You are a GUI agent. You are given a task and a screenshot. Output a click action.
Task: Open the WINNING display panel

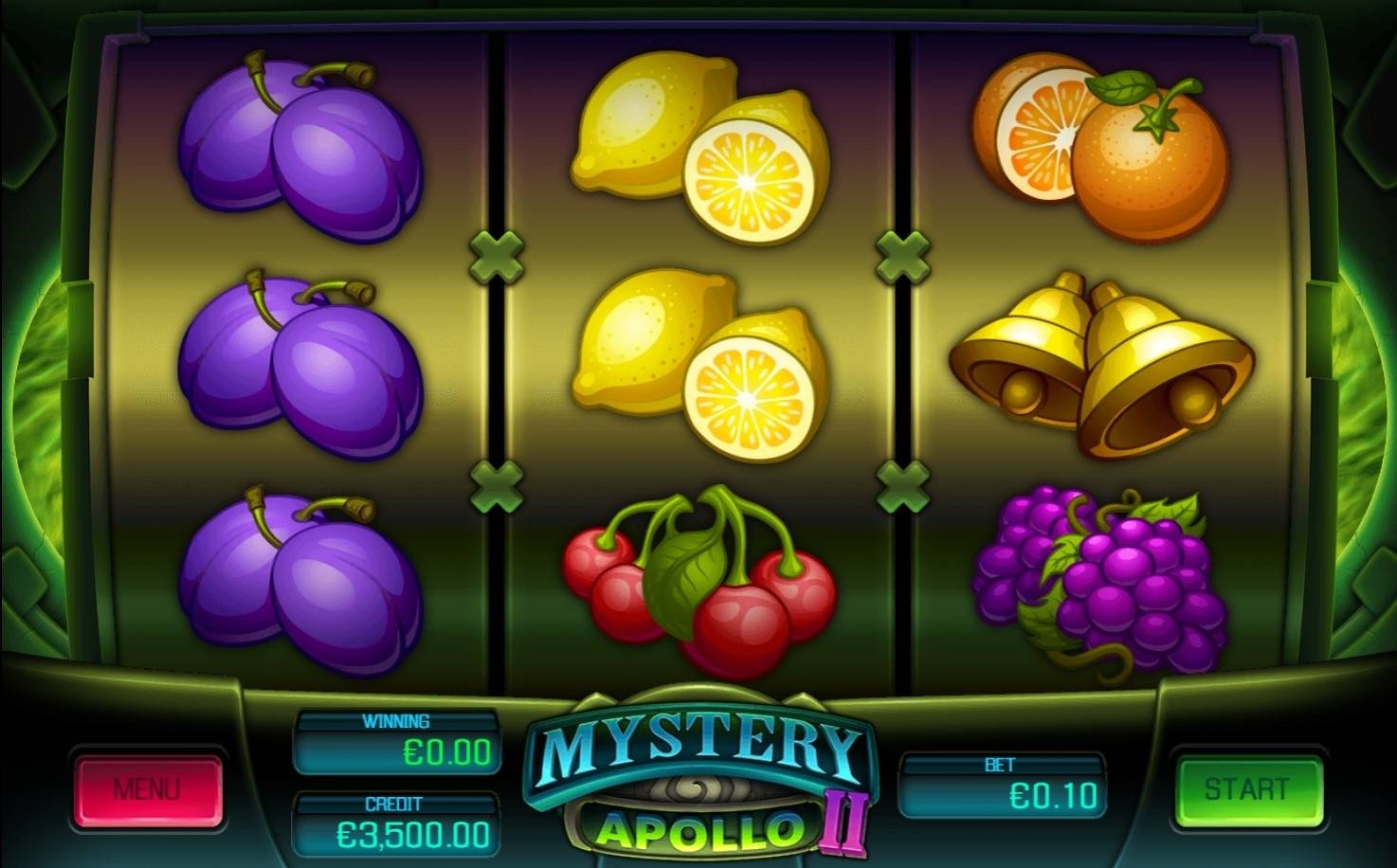(x=396, y=737)
